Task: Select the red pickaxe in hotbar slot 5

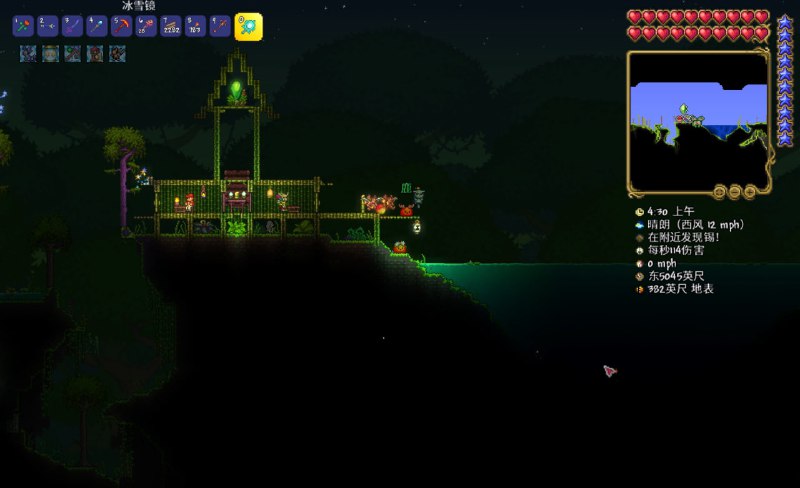Action: [x=122, y=27]
